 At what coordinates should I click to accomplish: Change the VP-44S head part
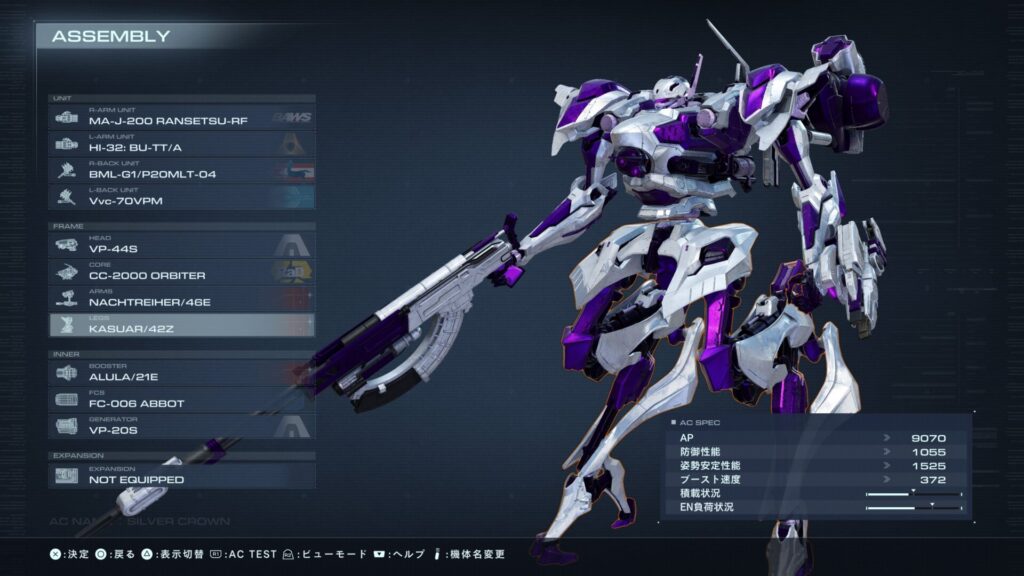click(x=182, y=244)
